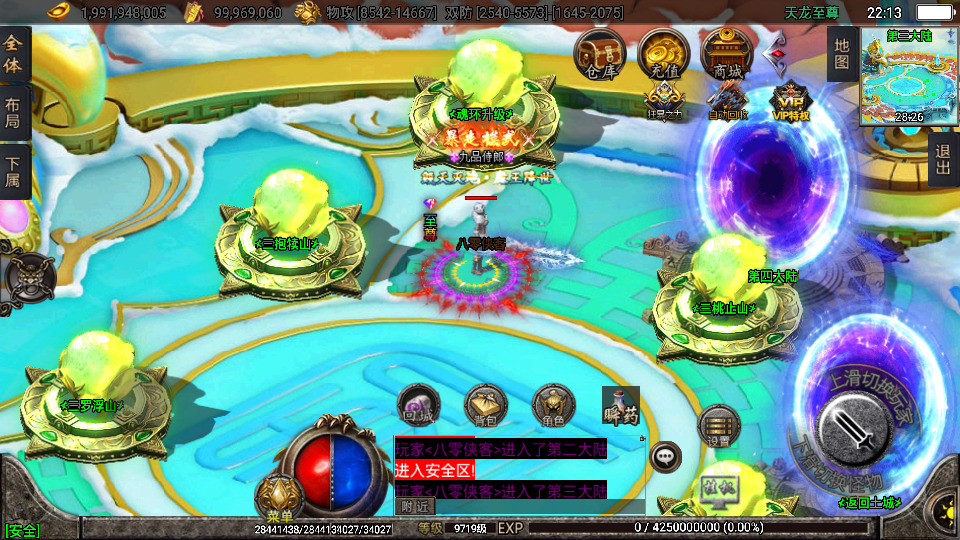Open the VIP特权 privileges panel
The height and width of the screenshot is (540, 960).
click(790, 101)
